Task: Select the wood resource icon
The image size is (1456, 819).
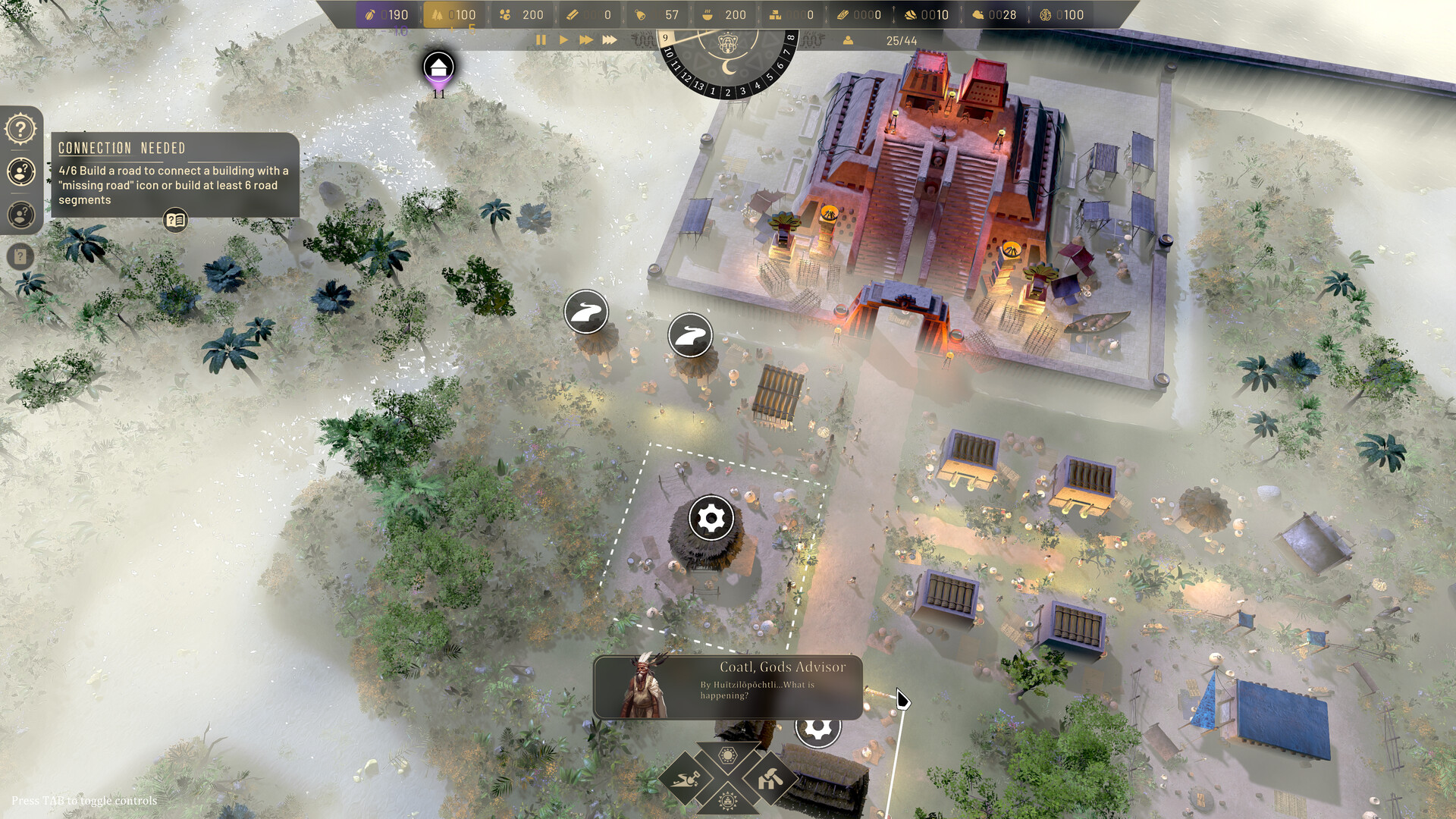Action: click(438, 14)
